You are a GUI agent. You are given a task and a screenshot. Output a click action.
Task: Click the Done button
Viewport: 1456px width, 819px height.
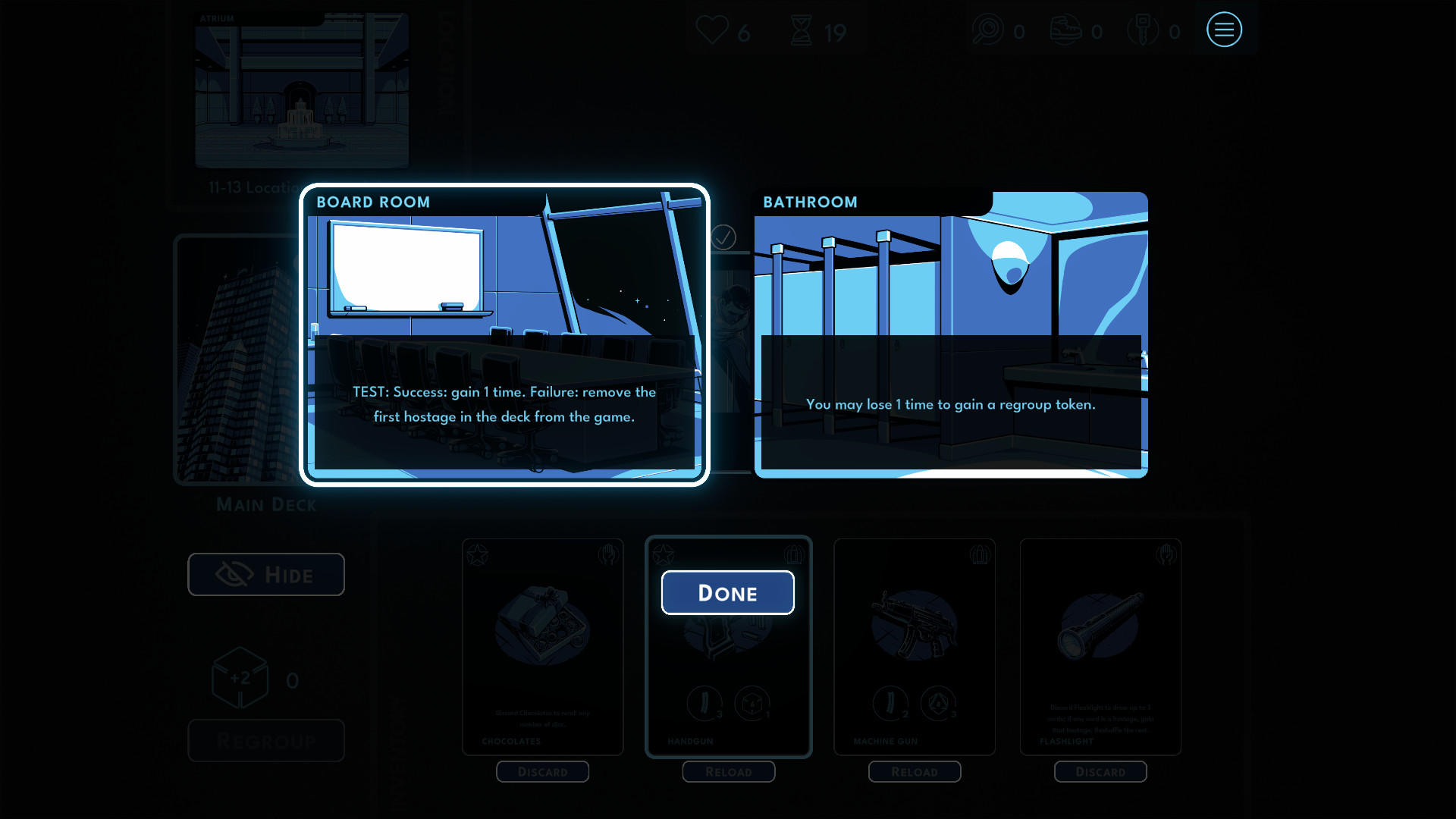pos(727,592)
